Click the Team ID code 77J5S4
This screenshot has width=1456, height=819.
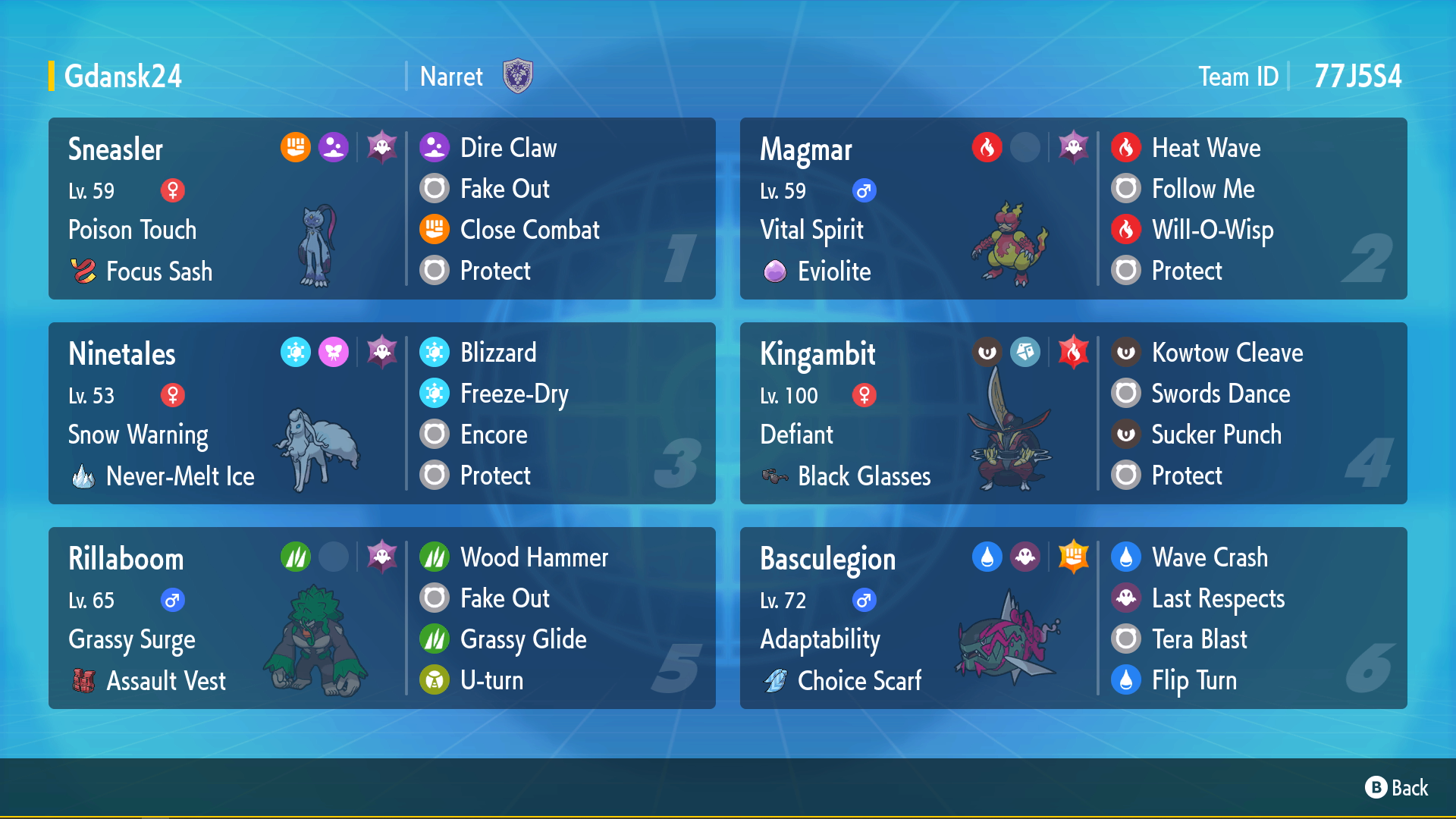click(1357, 77)
